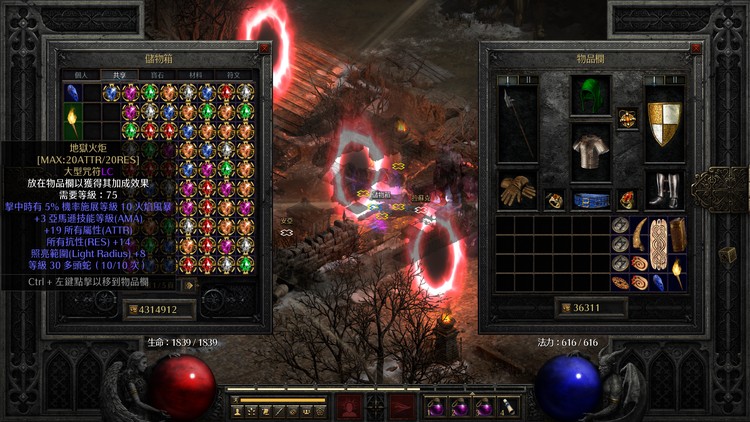The image size is (750, 422).
Task: Click the inventory gold drop button
Action: 564,308
